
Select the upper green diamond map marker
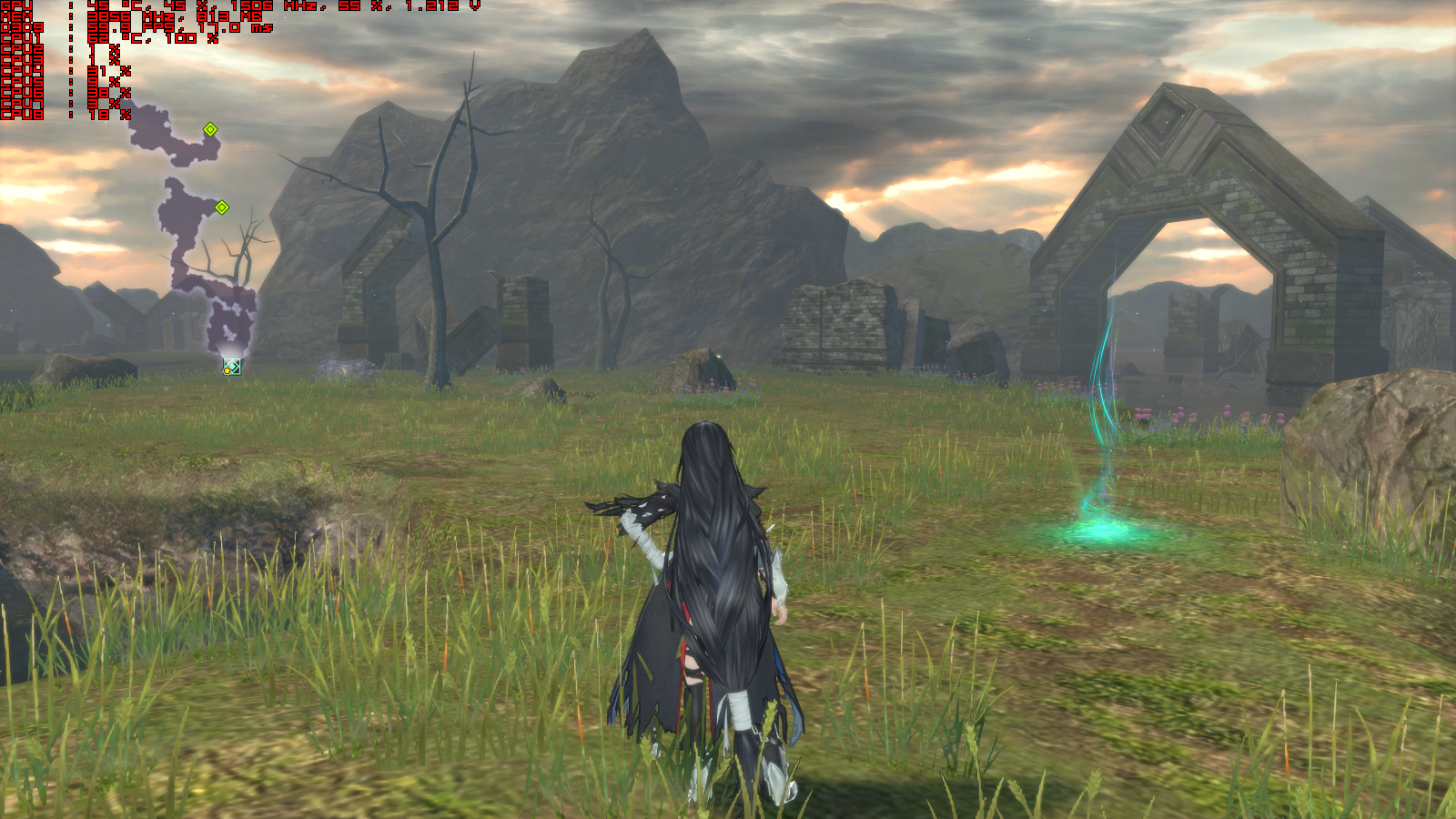210,129
